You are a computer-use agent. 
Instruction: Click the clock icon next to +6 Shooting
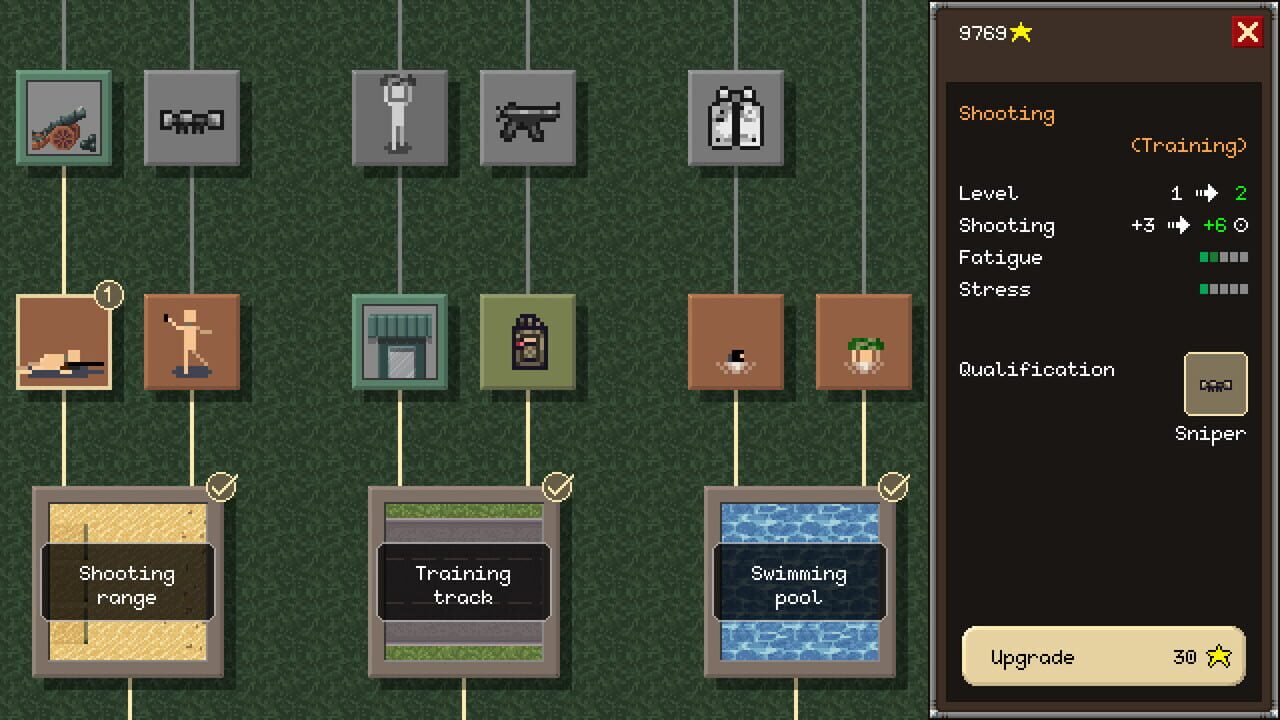tap(1239, 225)
